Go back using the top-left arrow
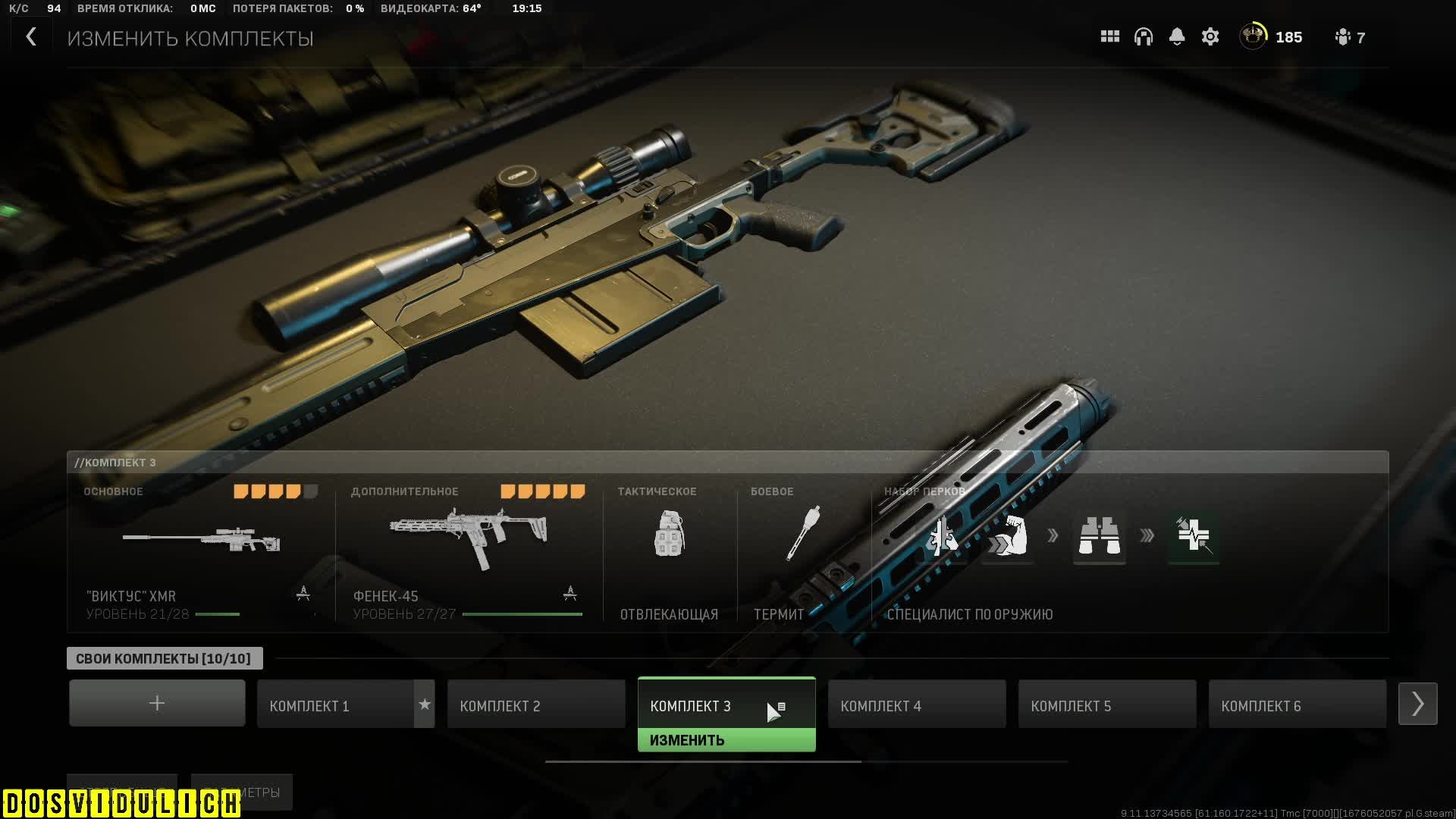Screen dimensions: 1456x819 coord(31,37)
